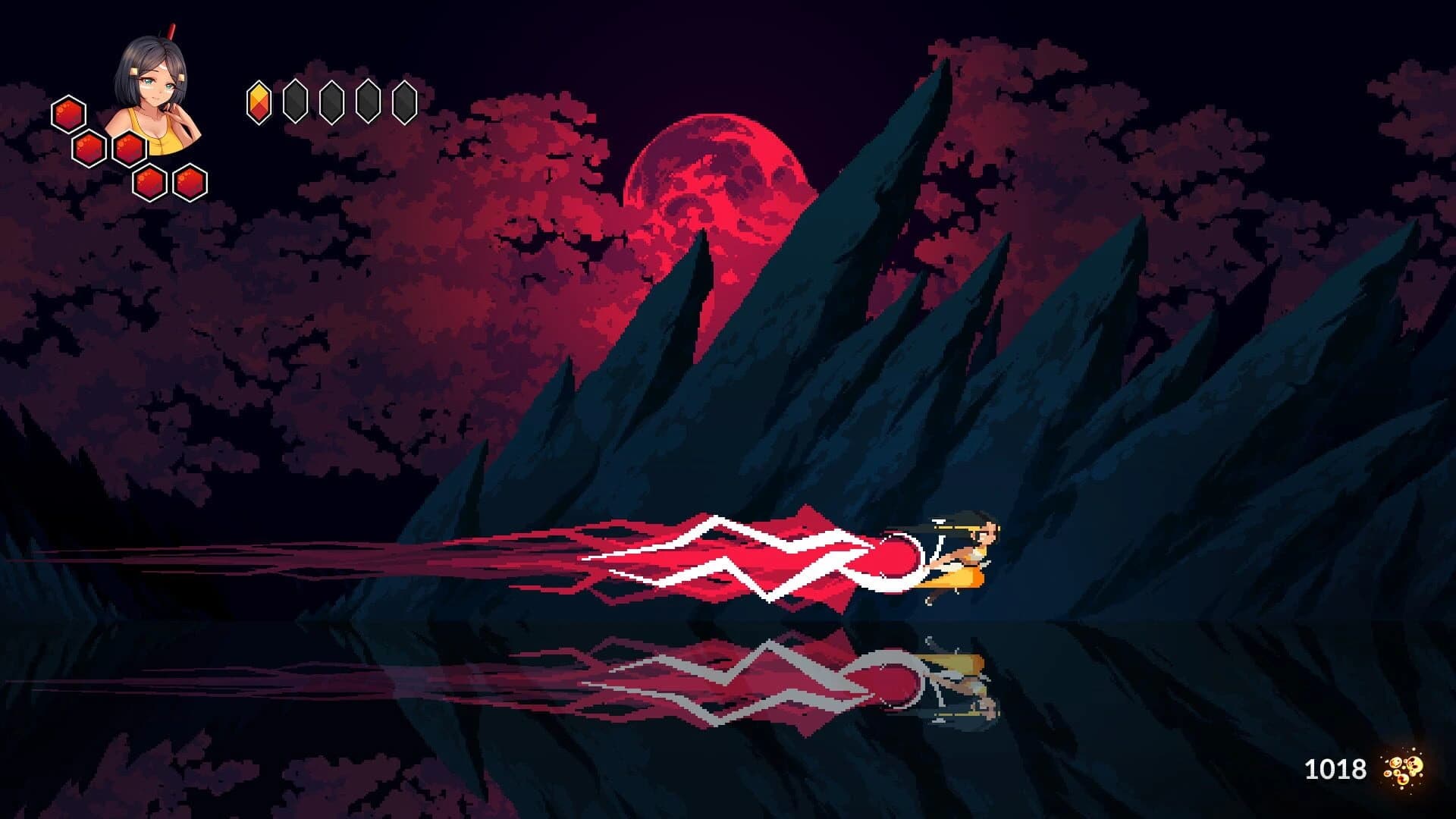Viewport: 1456px width, 819px height.
Task: Click the third red health hexagon beside the portrait
Action: pyautogui.click(x=130, y=148)
